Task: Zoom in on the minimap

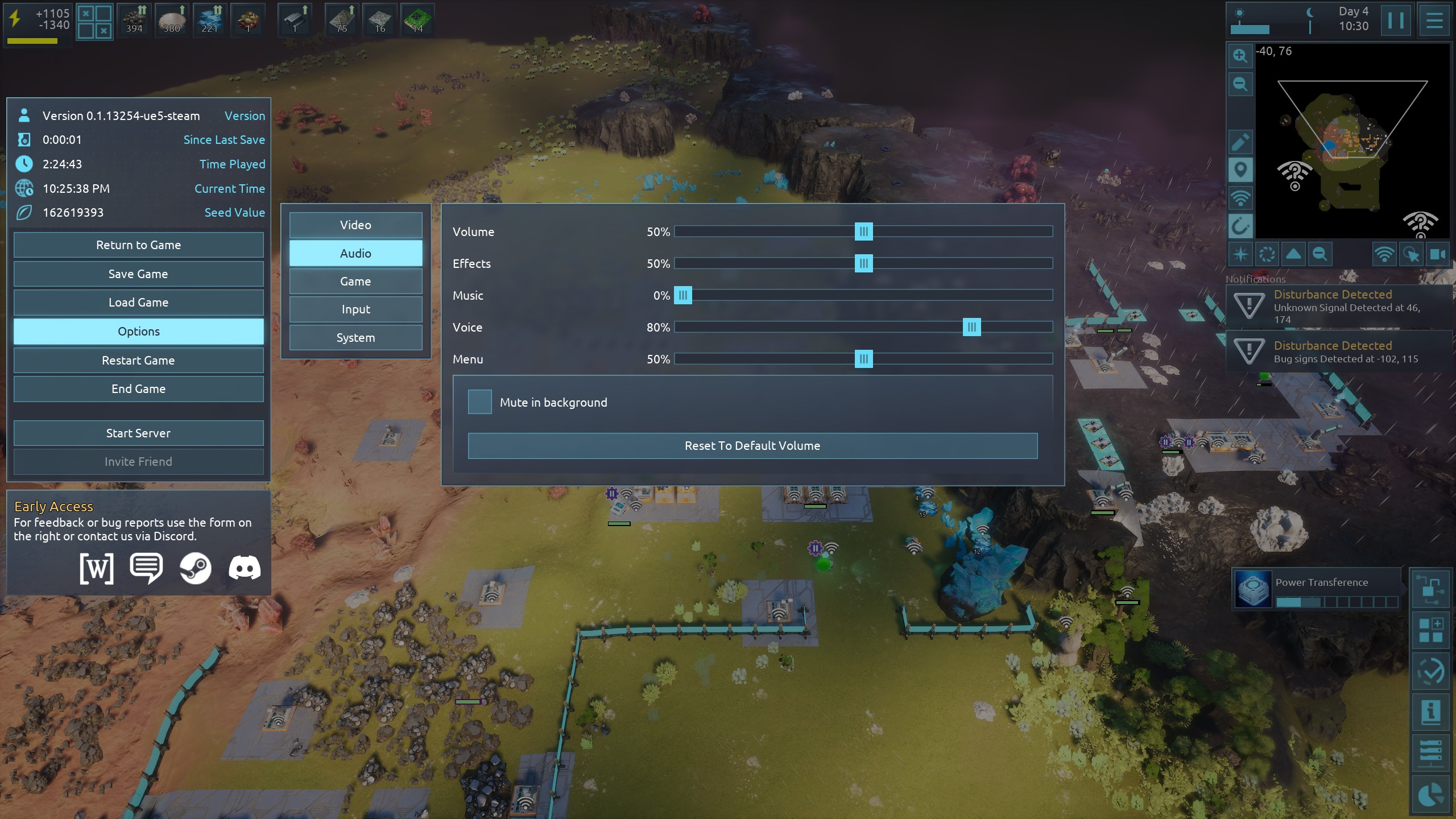Action: click(1240, 56)
